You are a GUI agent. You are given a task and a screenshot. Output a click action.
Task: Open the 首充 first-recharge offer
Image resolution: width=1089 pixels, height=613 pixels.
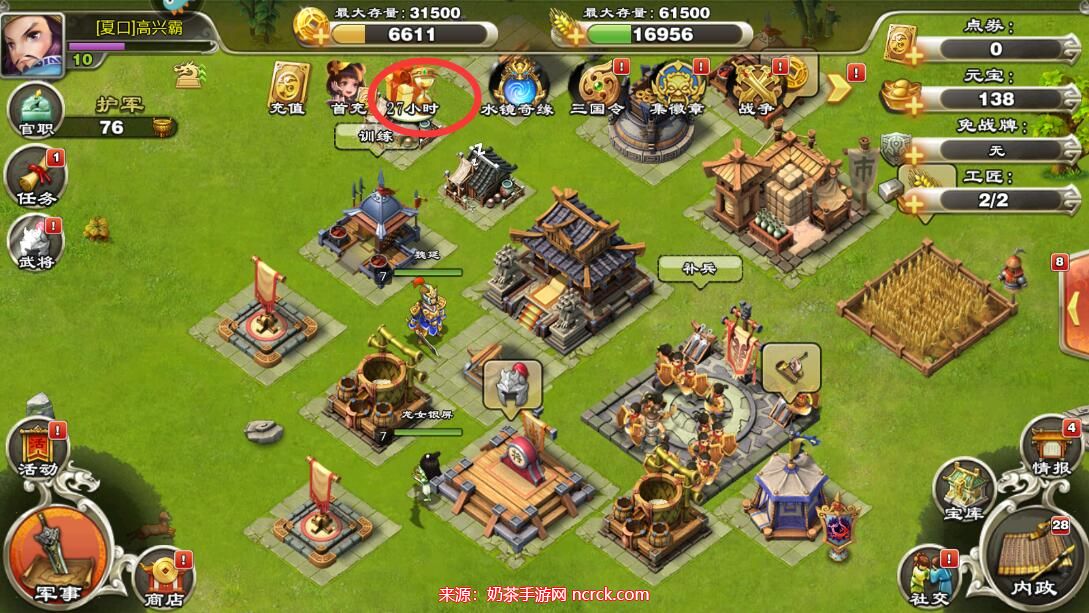(x=345, y=87)
